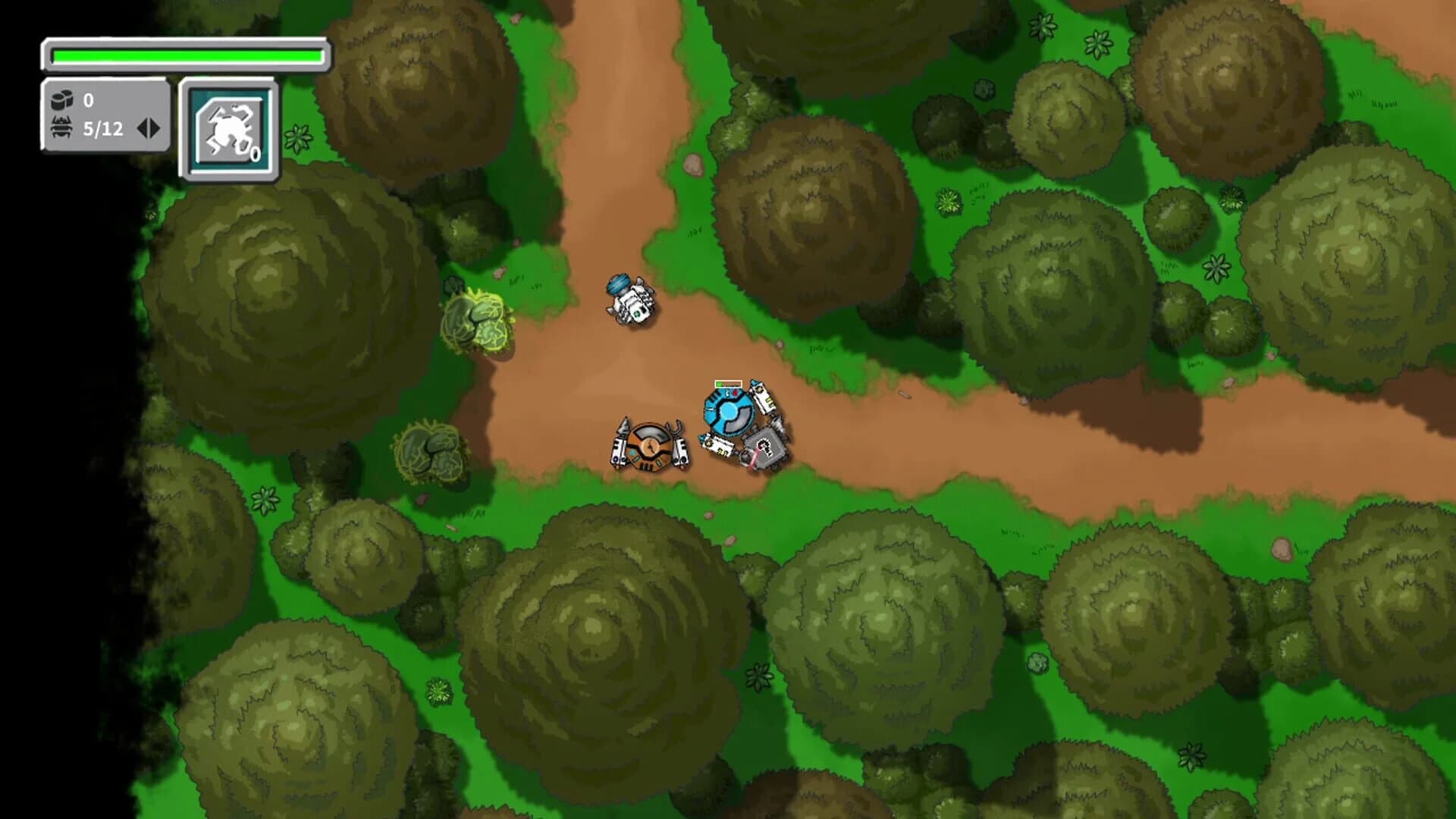The image size is (1456, 819).
Task: Click the left arrow next to 5/12
Action: pyautogui.click(x=143, y=127)
